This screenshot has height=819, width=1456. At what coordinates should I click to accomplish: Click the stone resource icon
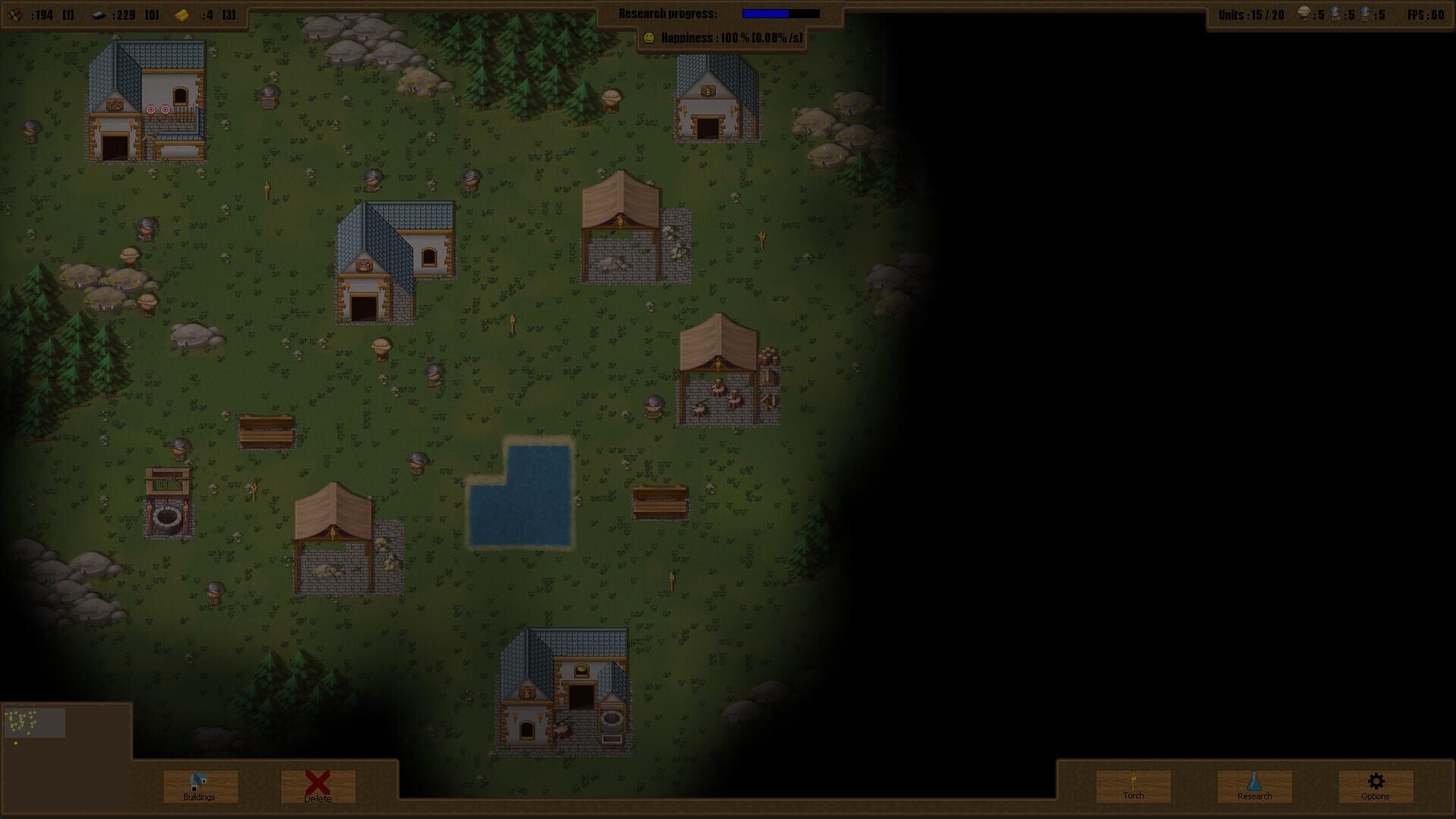97,13
